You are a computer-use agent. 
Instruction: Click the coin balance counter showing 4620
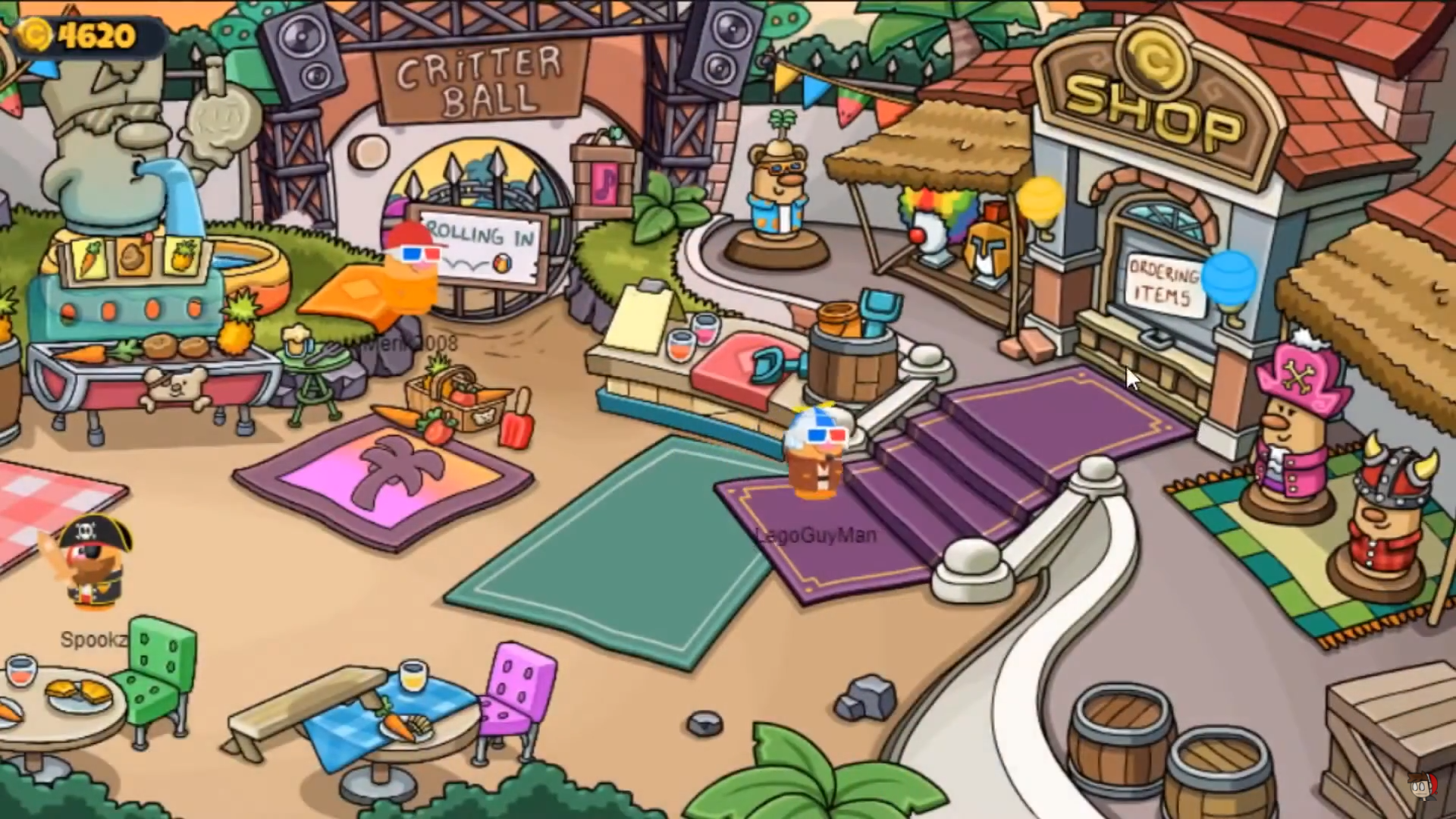[83, 34]
